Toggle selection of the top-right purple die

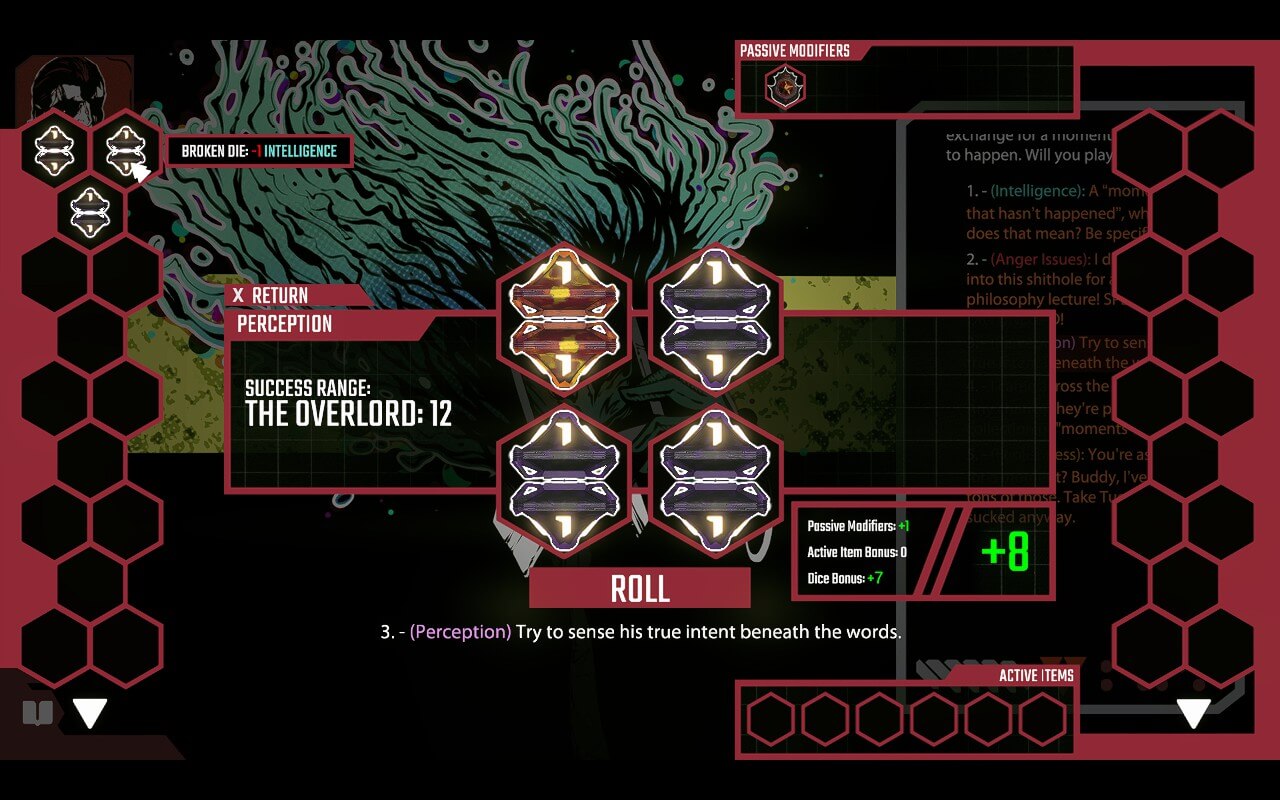click(x=715, y=318)
